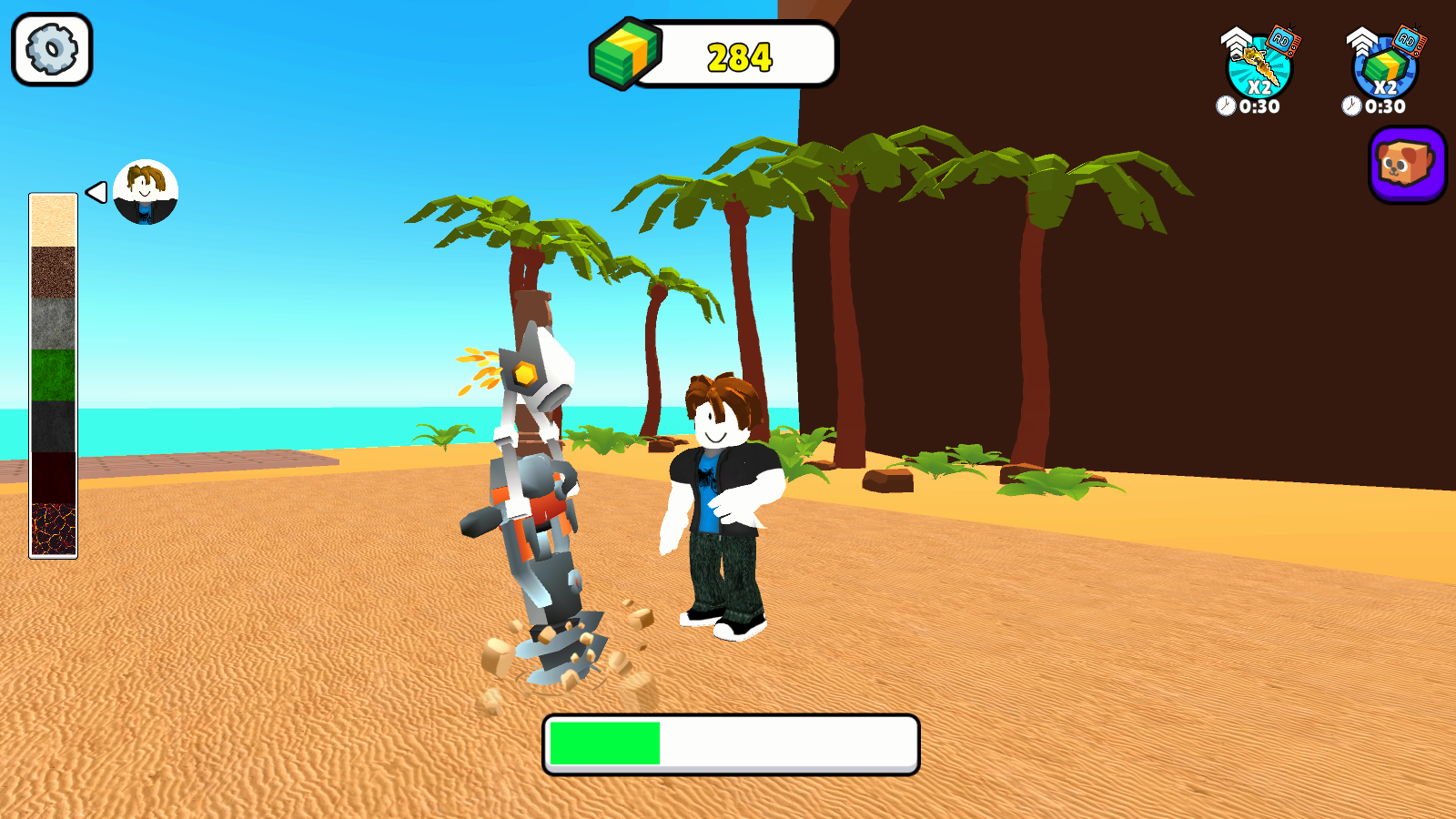Viewport: 1456px width, 819px height.
Task: Click the money counter showing 284
Action: click(739, 56)
